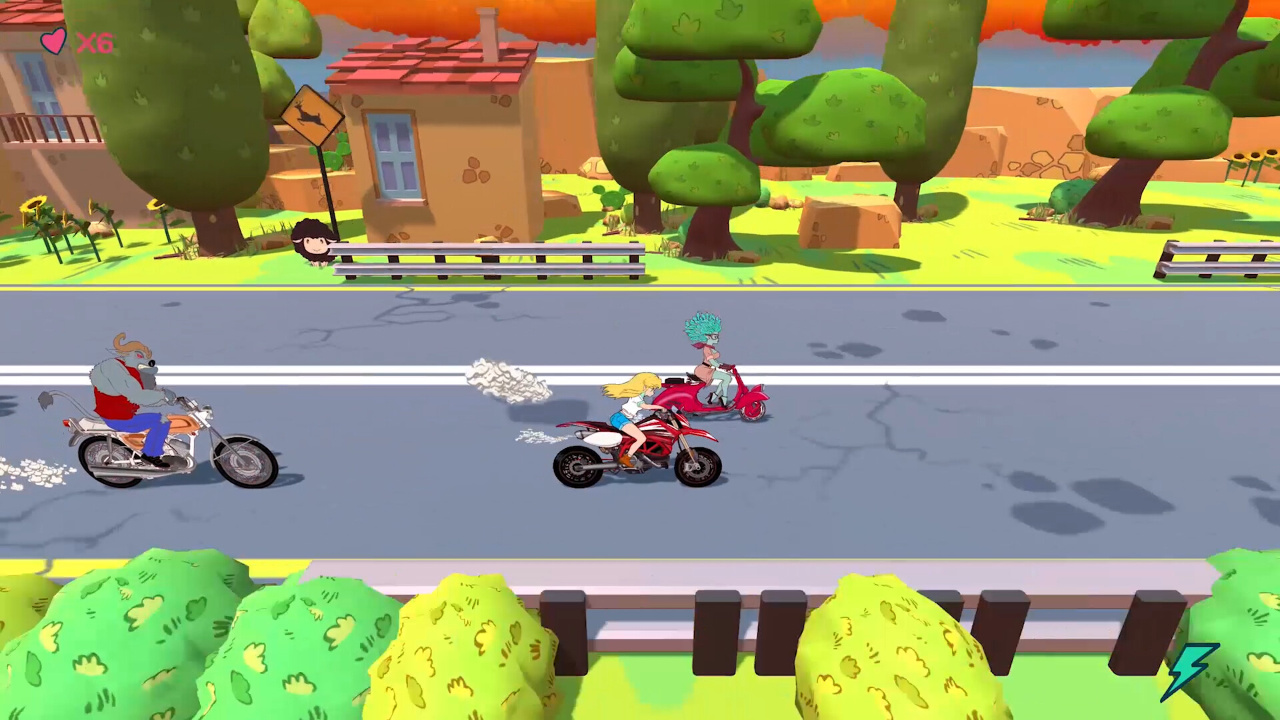Viewport: 1280px width, 720px height.
Task: Click the black sheep near the guardrail
Action: tap(313, 238)
